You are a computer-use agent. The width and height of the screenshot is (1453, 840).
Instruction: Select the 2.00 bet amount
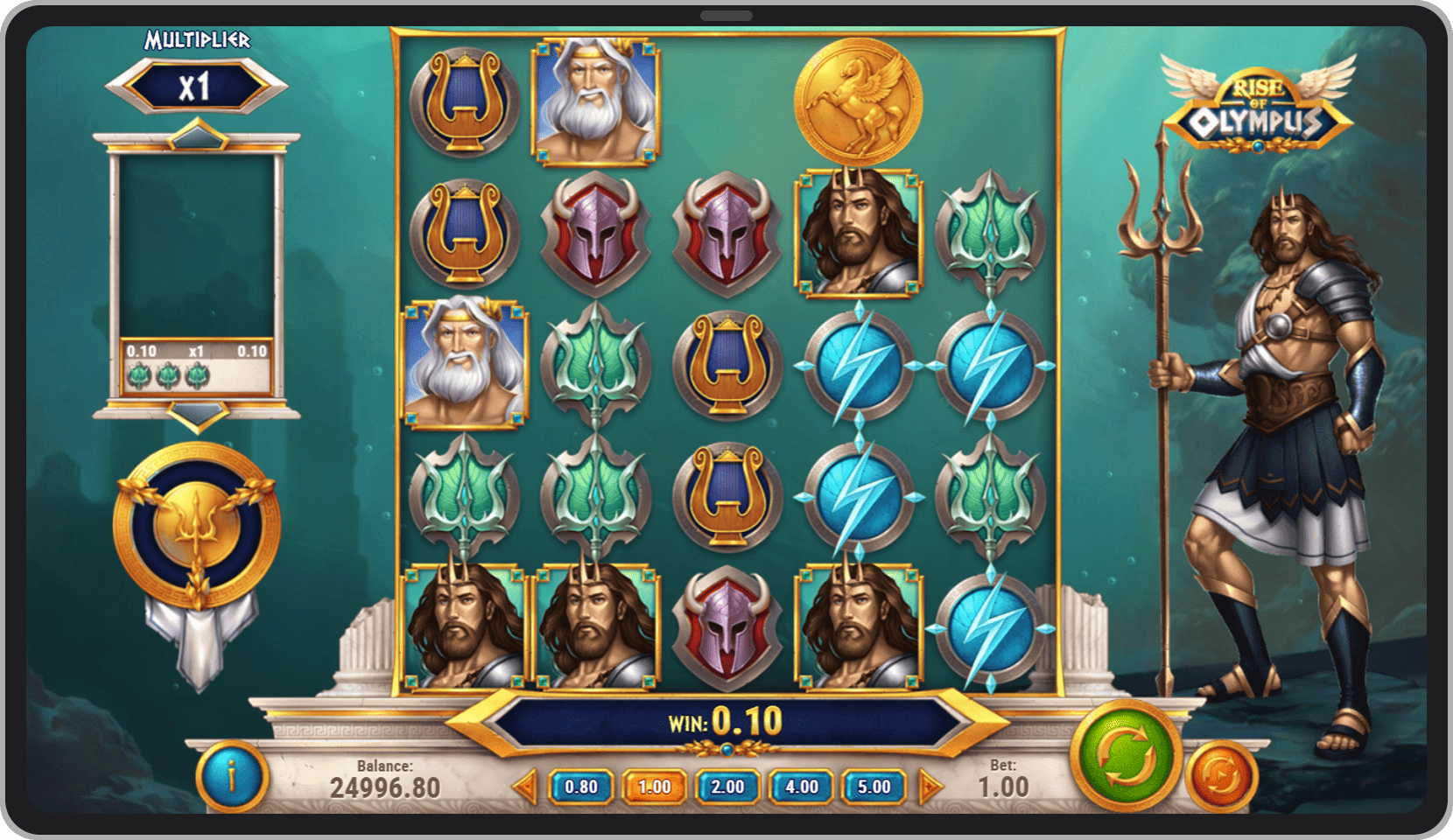click(x=727, y=787)
